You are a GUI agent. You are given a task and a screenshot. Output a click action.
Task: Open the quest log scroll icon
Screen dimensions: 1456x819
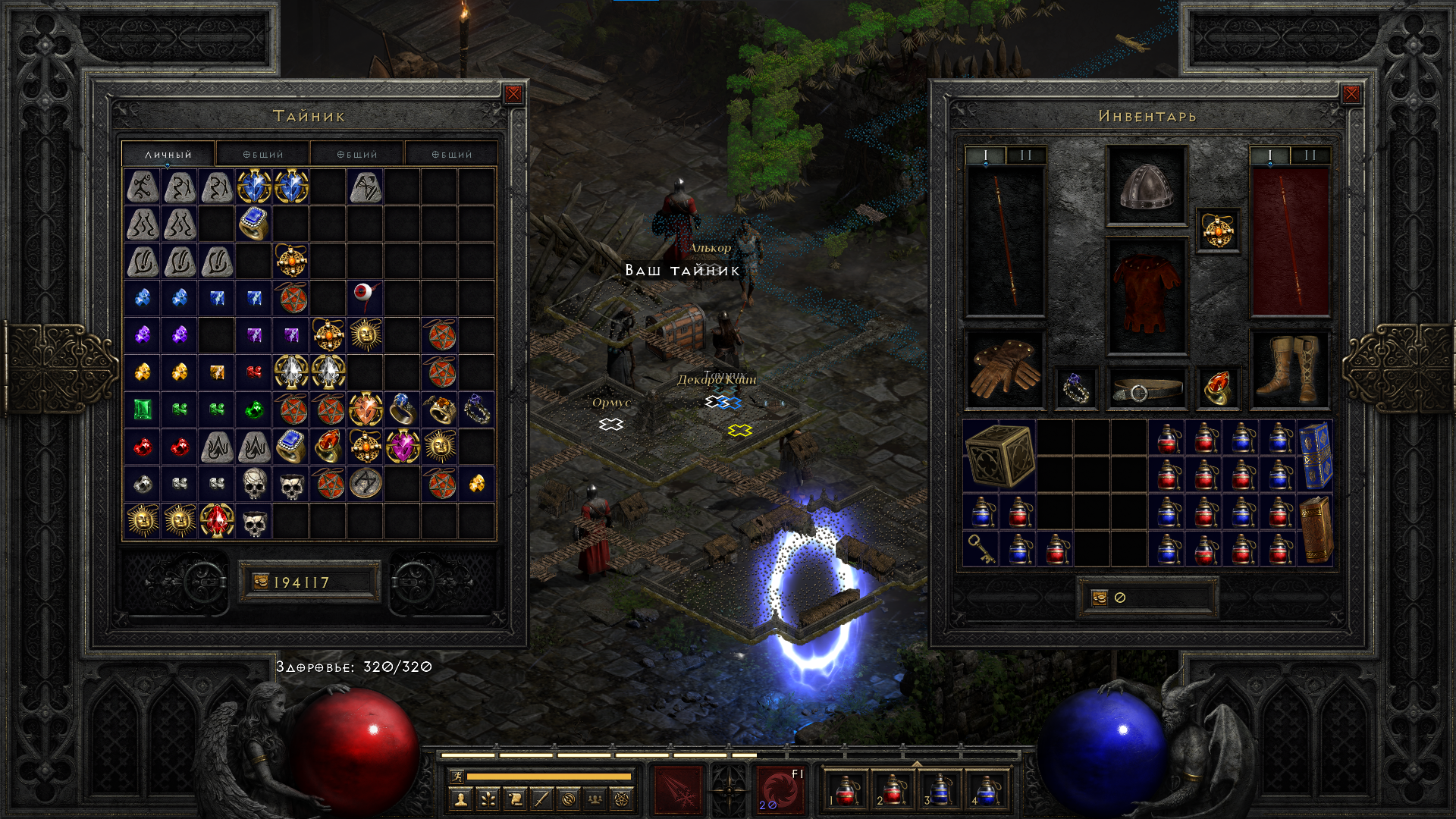coord(515,799)
